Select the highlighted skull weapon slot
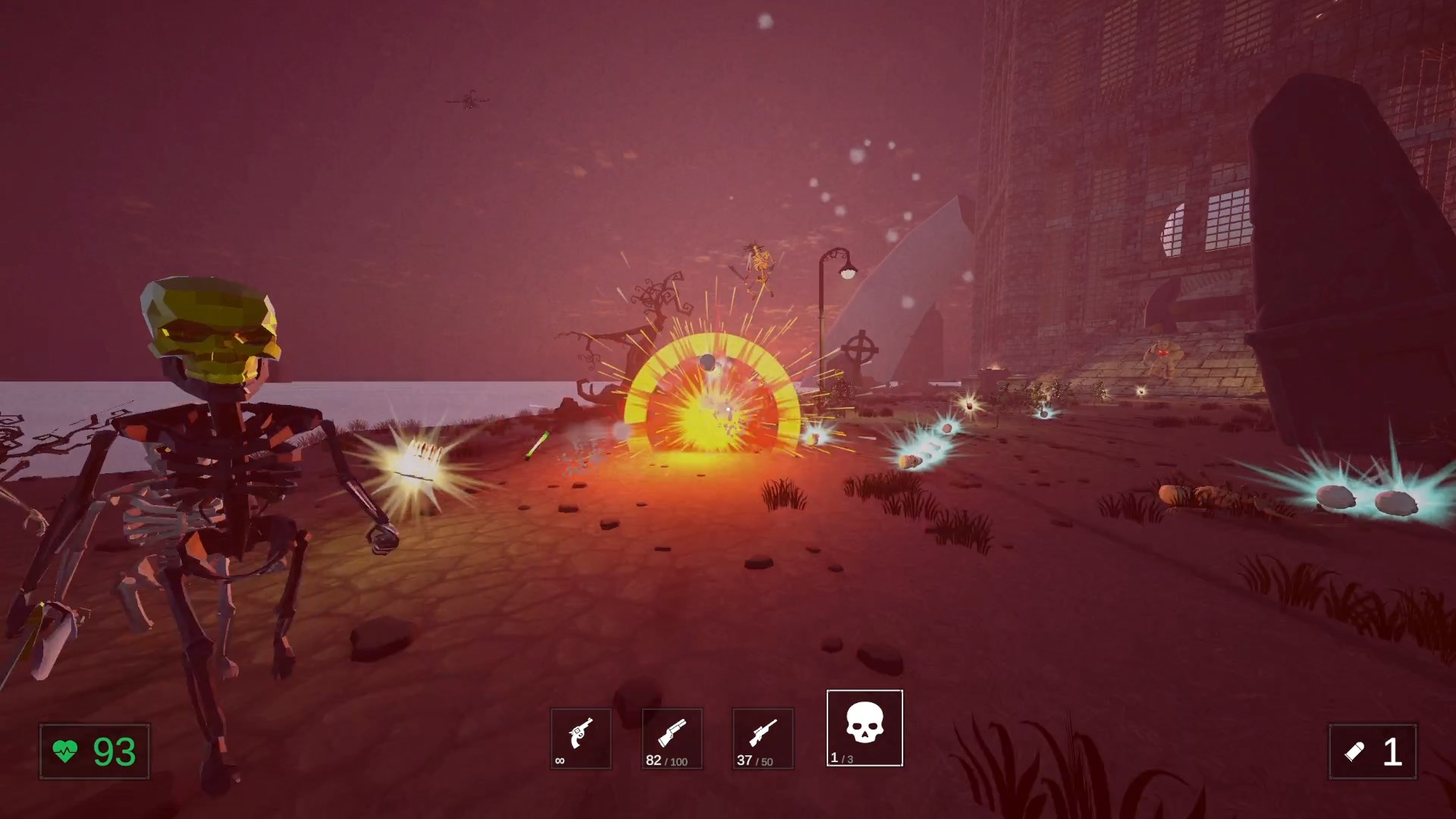Viewport: 1456px width, 819px height. coord(864,728)
